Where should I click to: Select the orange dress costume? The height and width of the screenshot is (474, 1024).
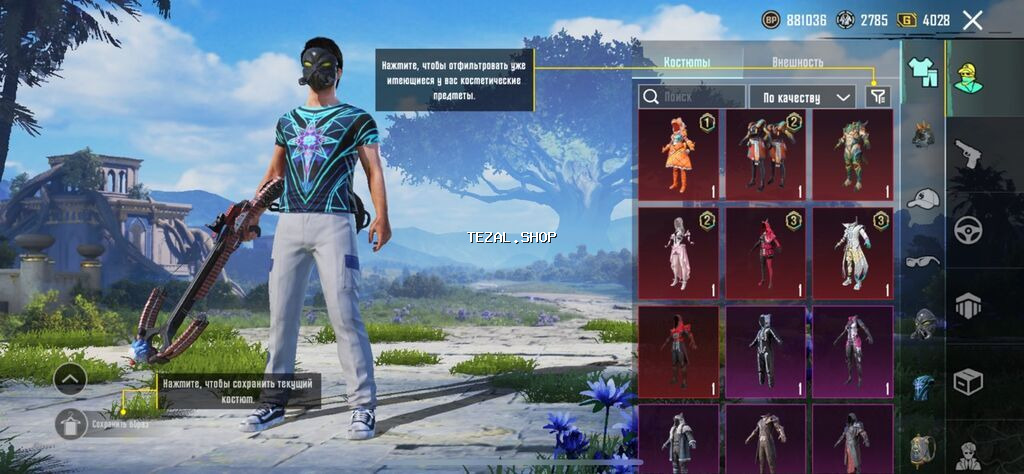click(678, 154)
